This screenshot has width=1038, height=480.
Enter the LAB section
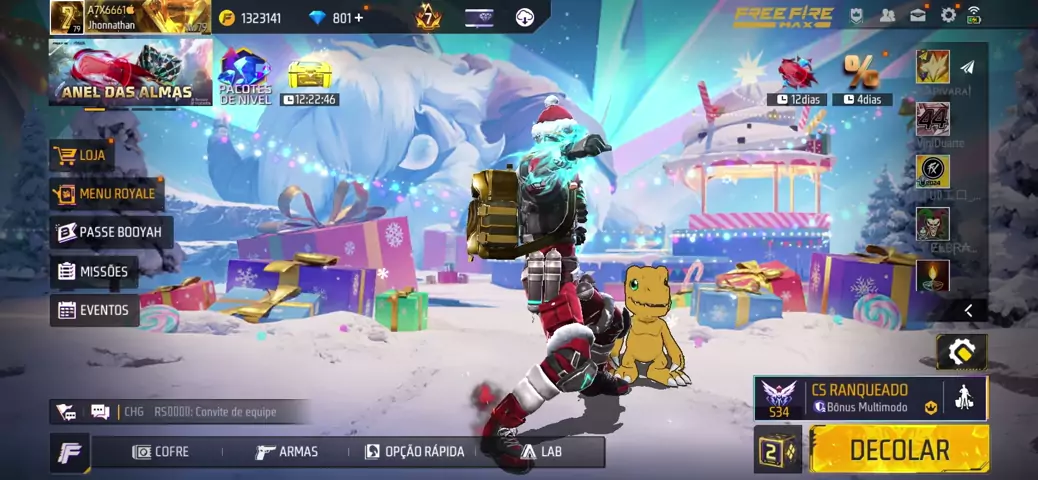pos(541,452)
